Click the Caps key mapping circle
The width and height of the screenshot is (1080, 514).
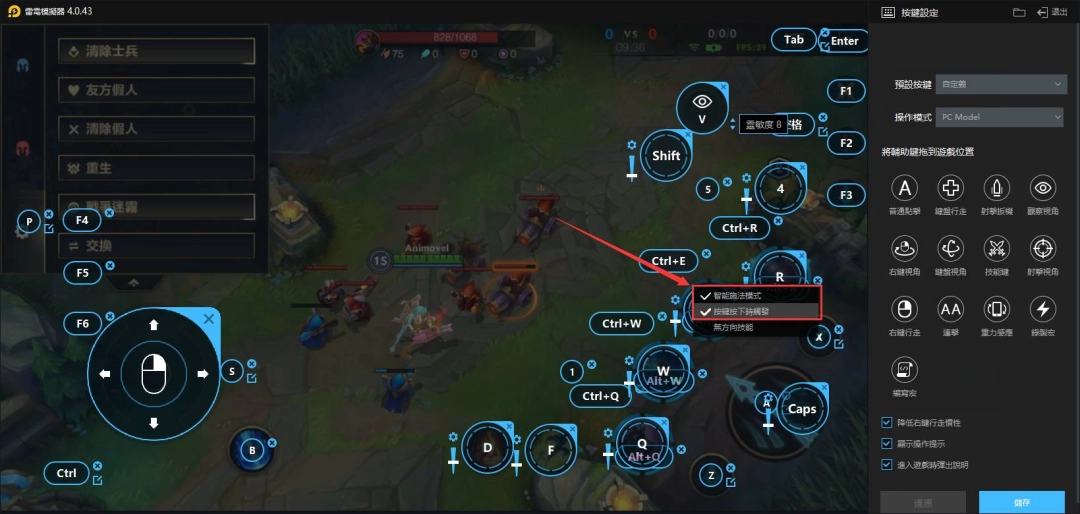(x=802, y=408)
